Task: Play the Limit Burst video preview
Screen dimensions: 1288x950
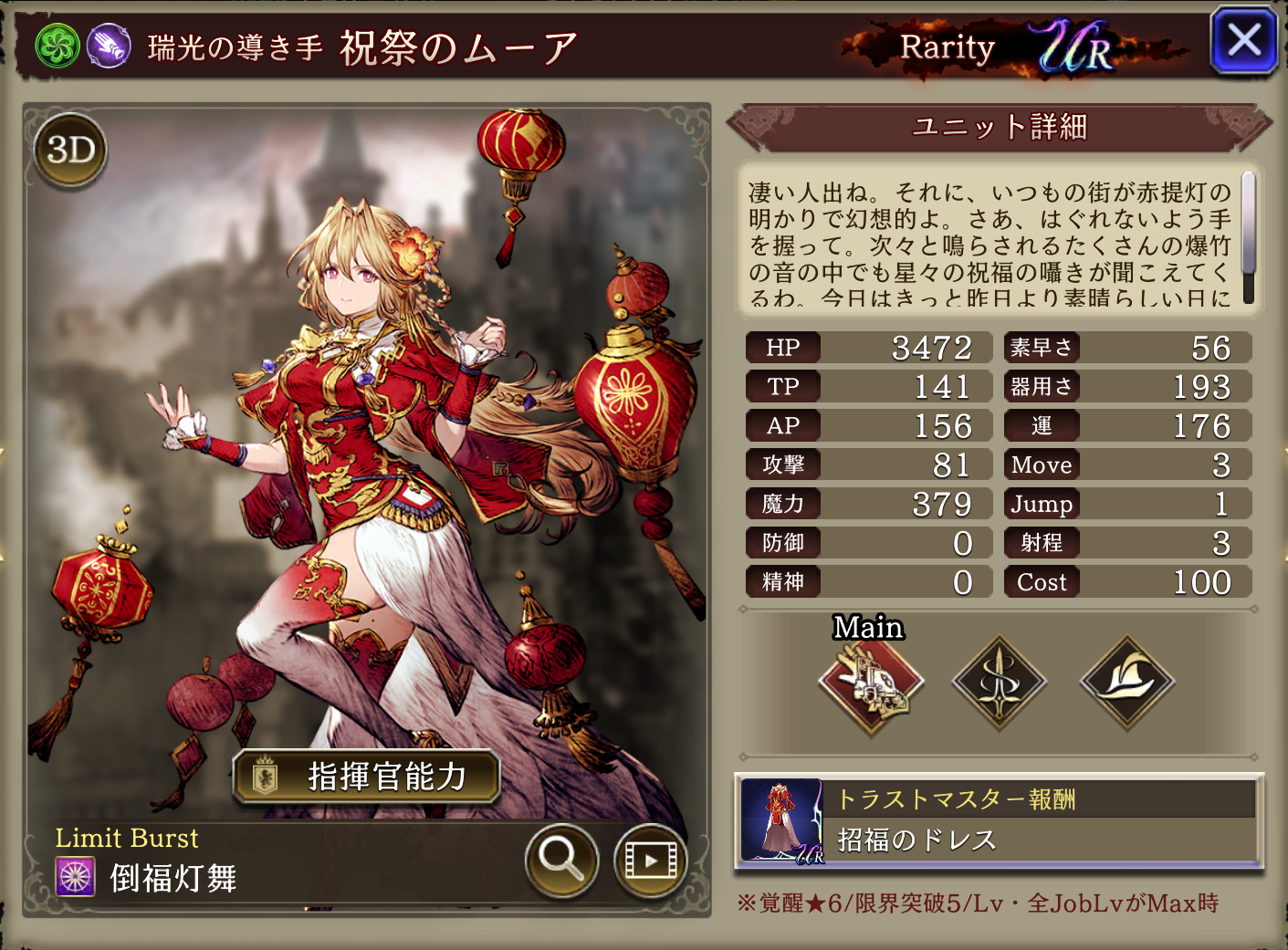Action: click(x=650, y=859)
